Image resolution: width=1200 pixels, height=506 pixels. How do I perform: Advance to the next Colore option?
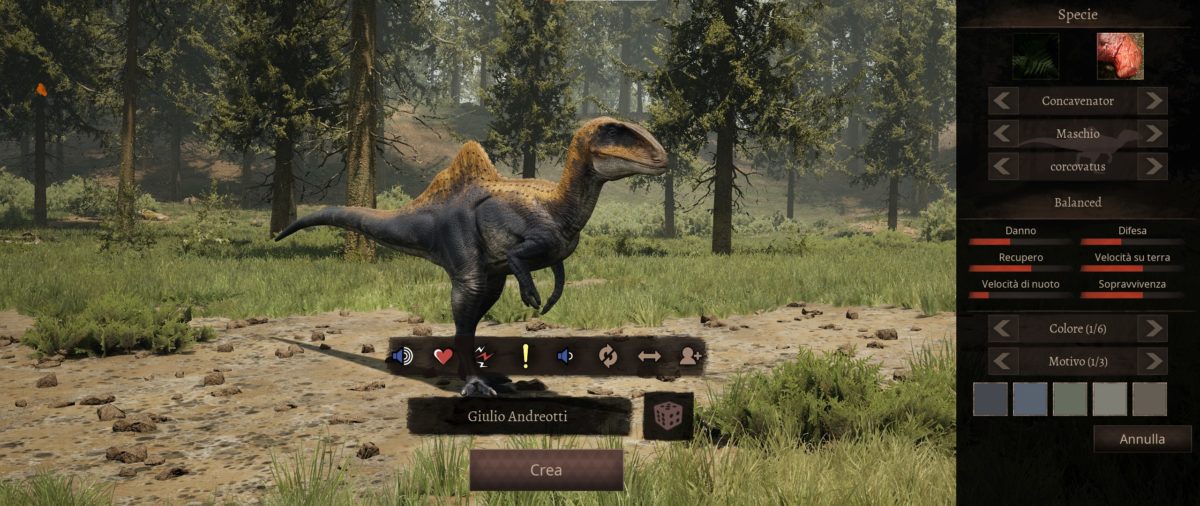click(1152, 328)
